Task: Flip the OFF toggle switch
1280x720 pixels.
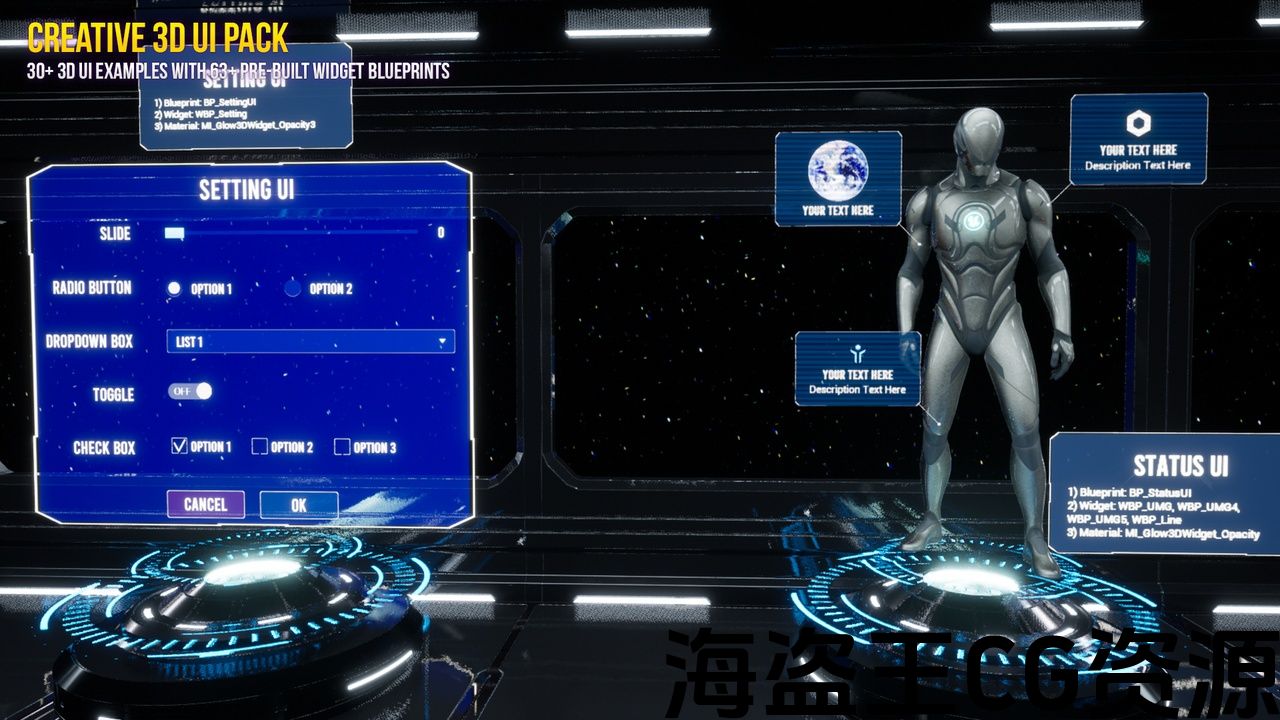Action: (x=190, y=391)
